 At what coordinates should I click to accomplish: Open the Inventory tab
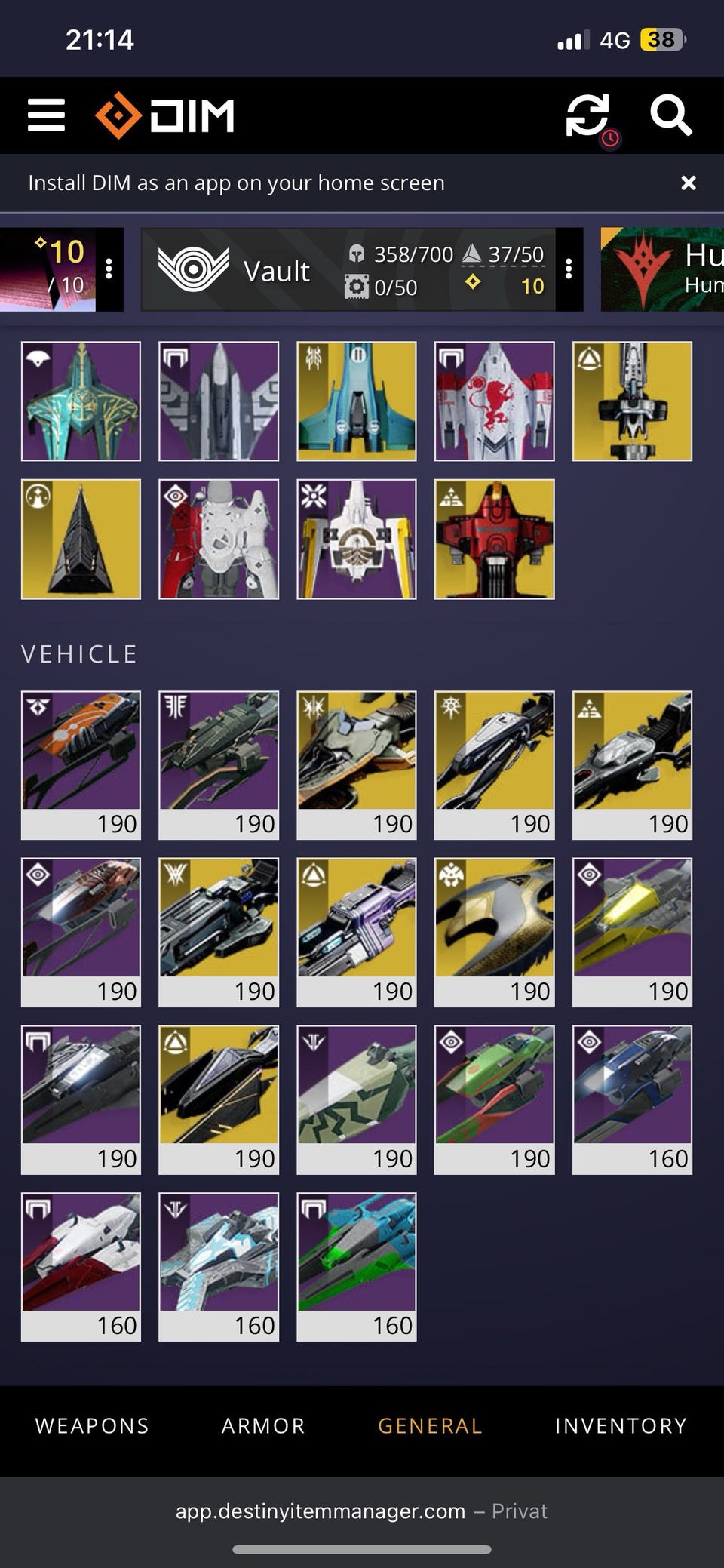(621, 1425)
